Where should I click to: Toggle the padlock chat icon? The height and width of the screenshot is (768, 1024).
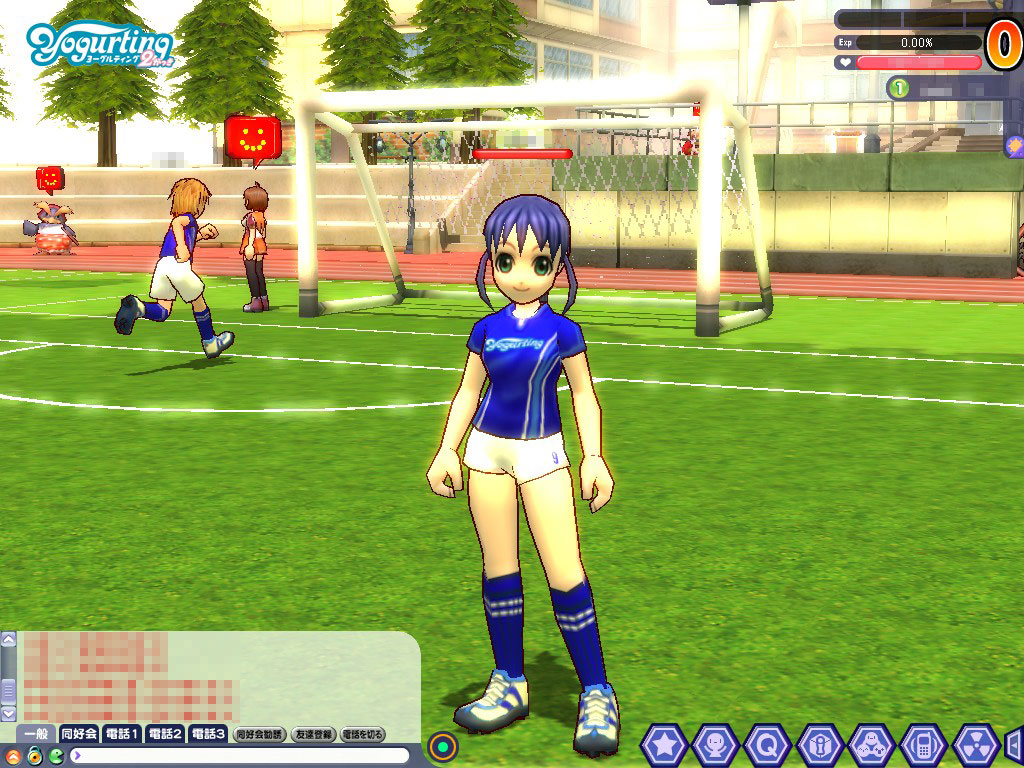34,755
